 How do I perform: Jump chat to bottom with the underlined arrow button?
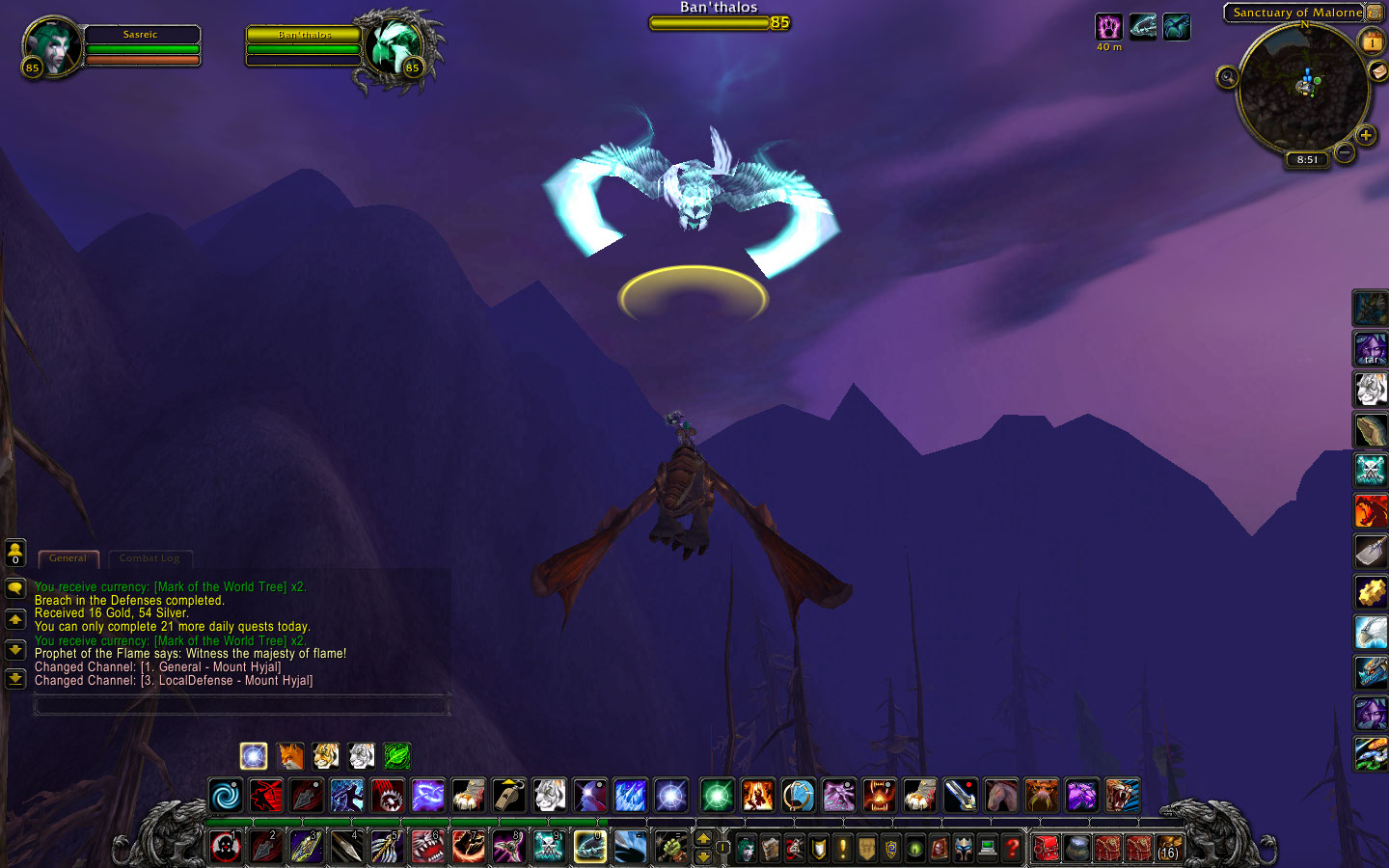click(15, 678)
